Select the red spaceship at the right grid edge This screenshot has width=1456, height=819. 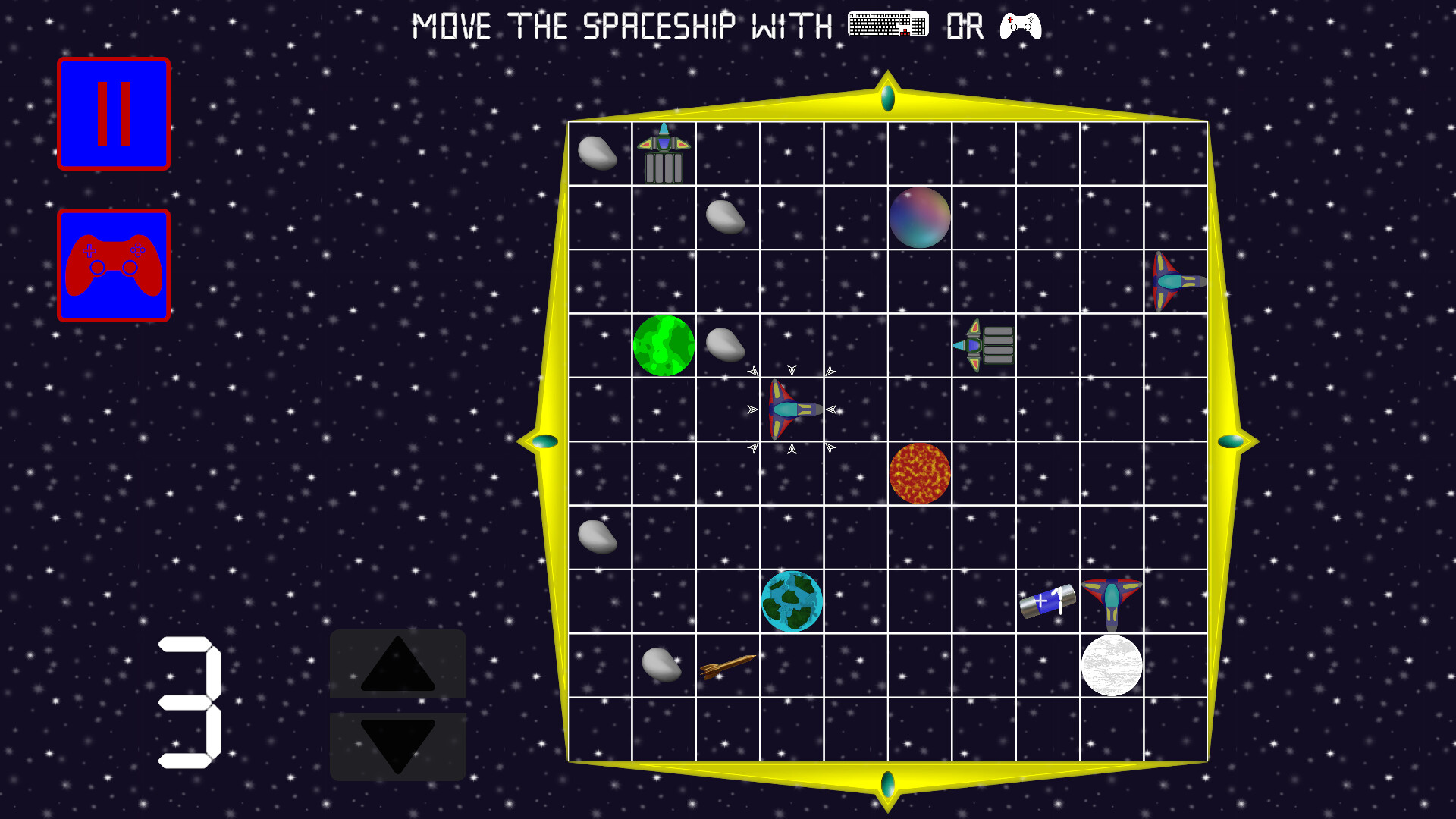pos(1174,281)
